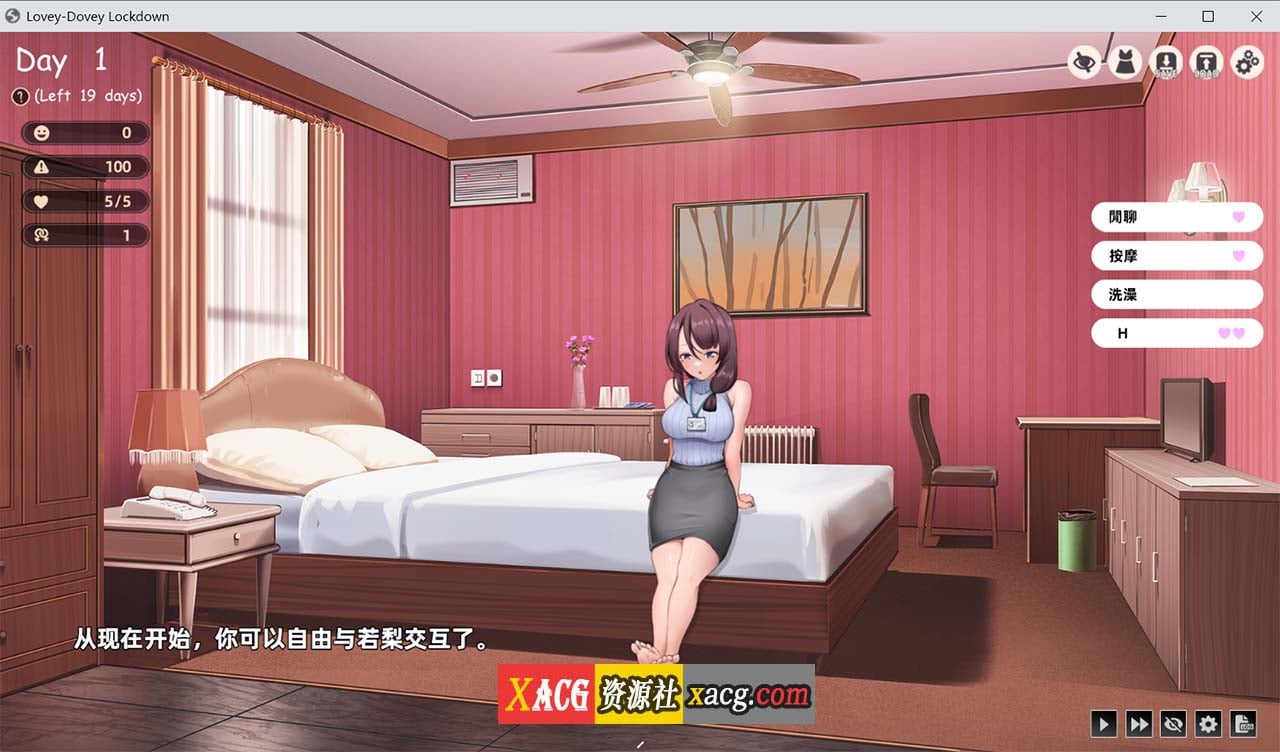This screenshot has width=1280, height=752.
Task: Choose the 洗澡 bath action
Action: point(1177,294)
